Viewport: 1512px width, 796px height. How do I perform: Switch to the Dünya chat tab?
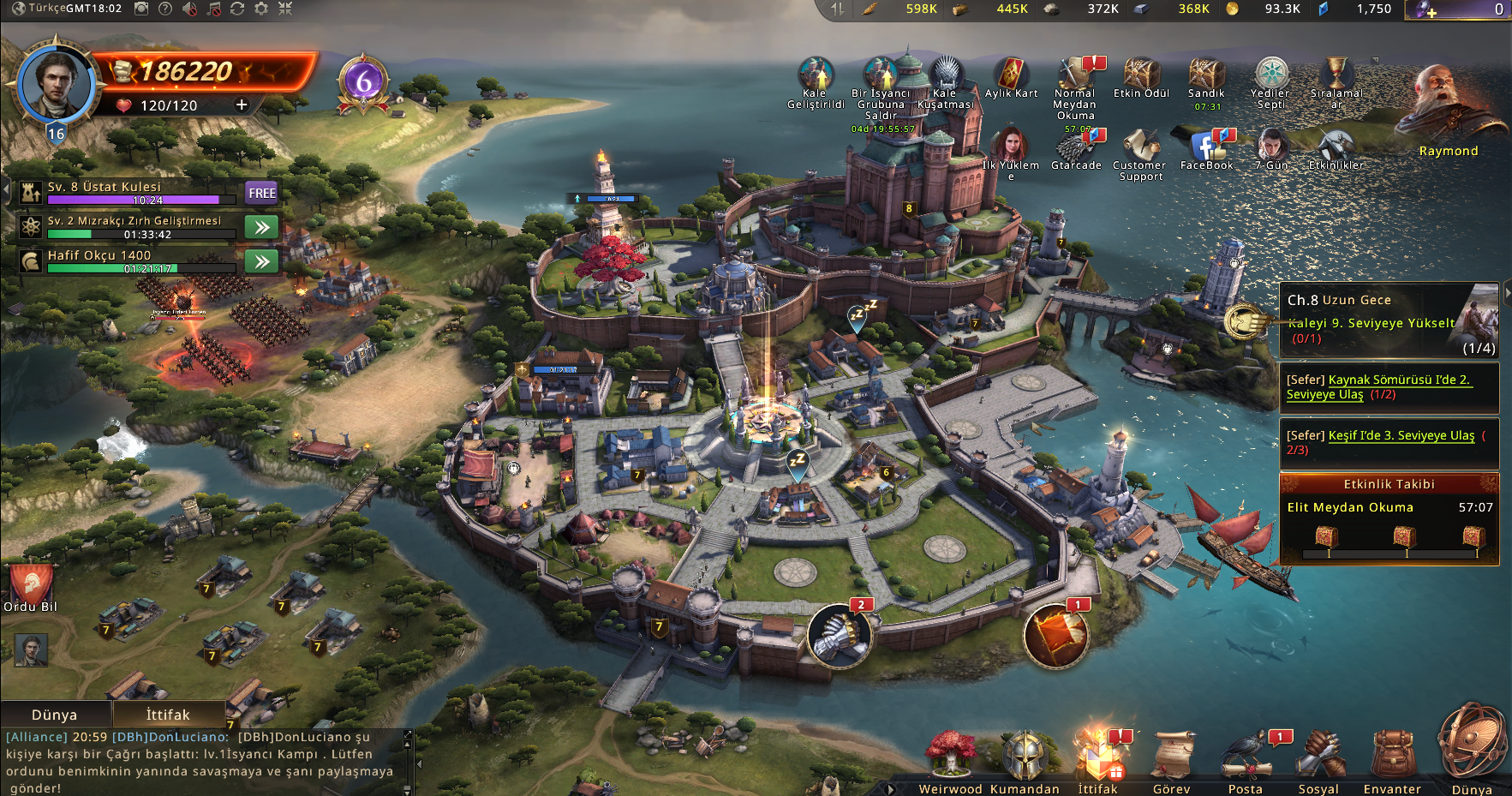55,715
